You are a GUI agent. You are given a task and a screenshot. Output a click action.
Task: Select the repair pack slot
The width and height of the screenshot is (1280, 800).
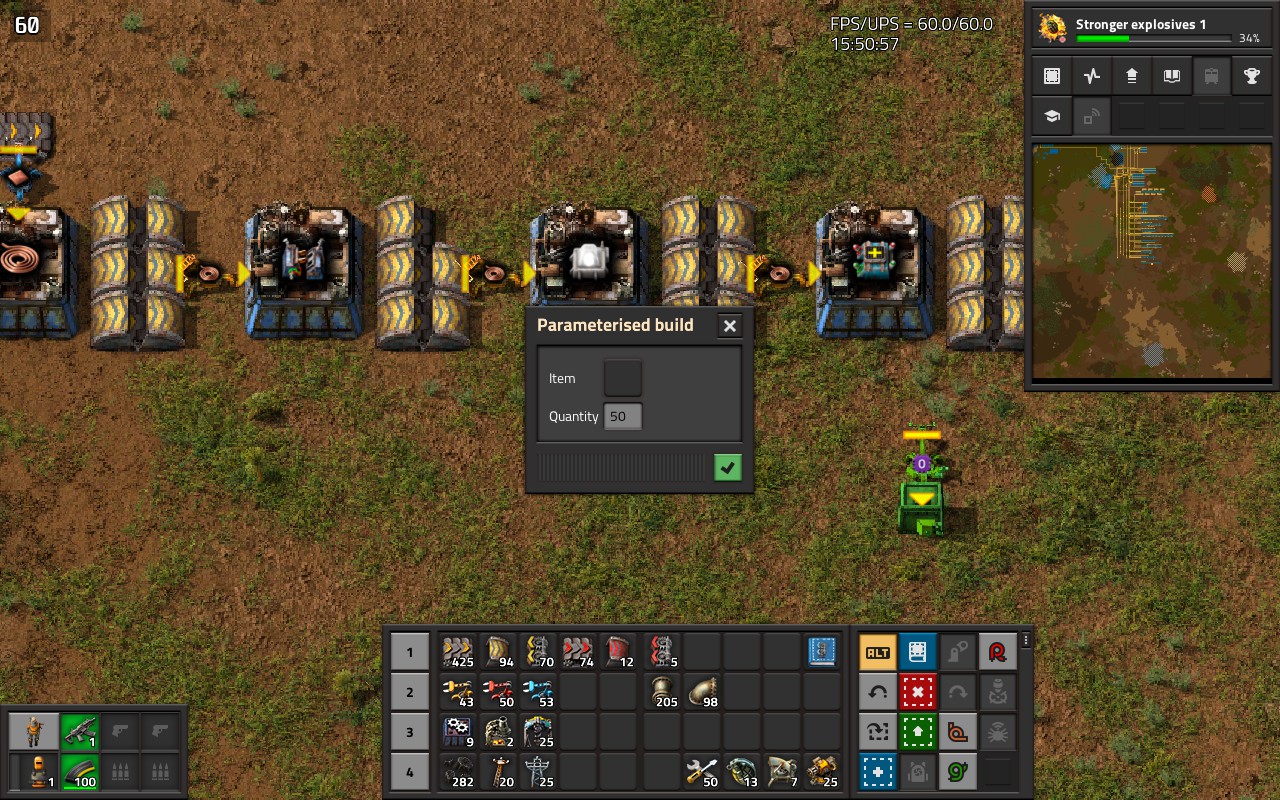[702, 772]
